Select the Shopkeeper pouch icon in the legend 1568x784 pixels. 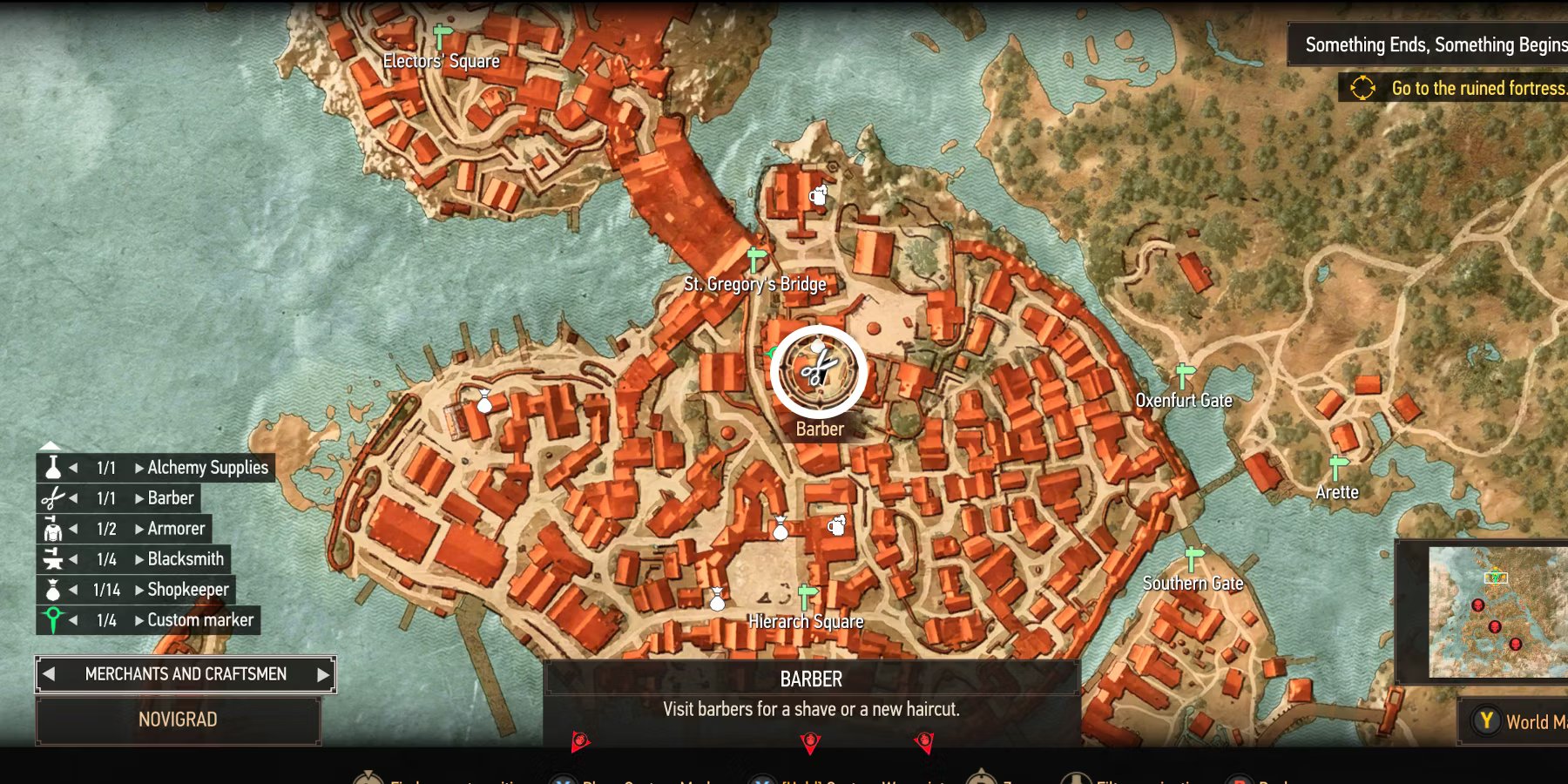point(52,590)
